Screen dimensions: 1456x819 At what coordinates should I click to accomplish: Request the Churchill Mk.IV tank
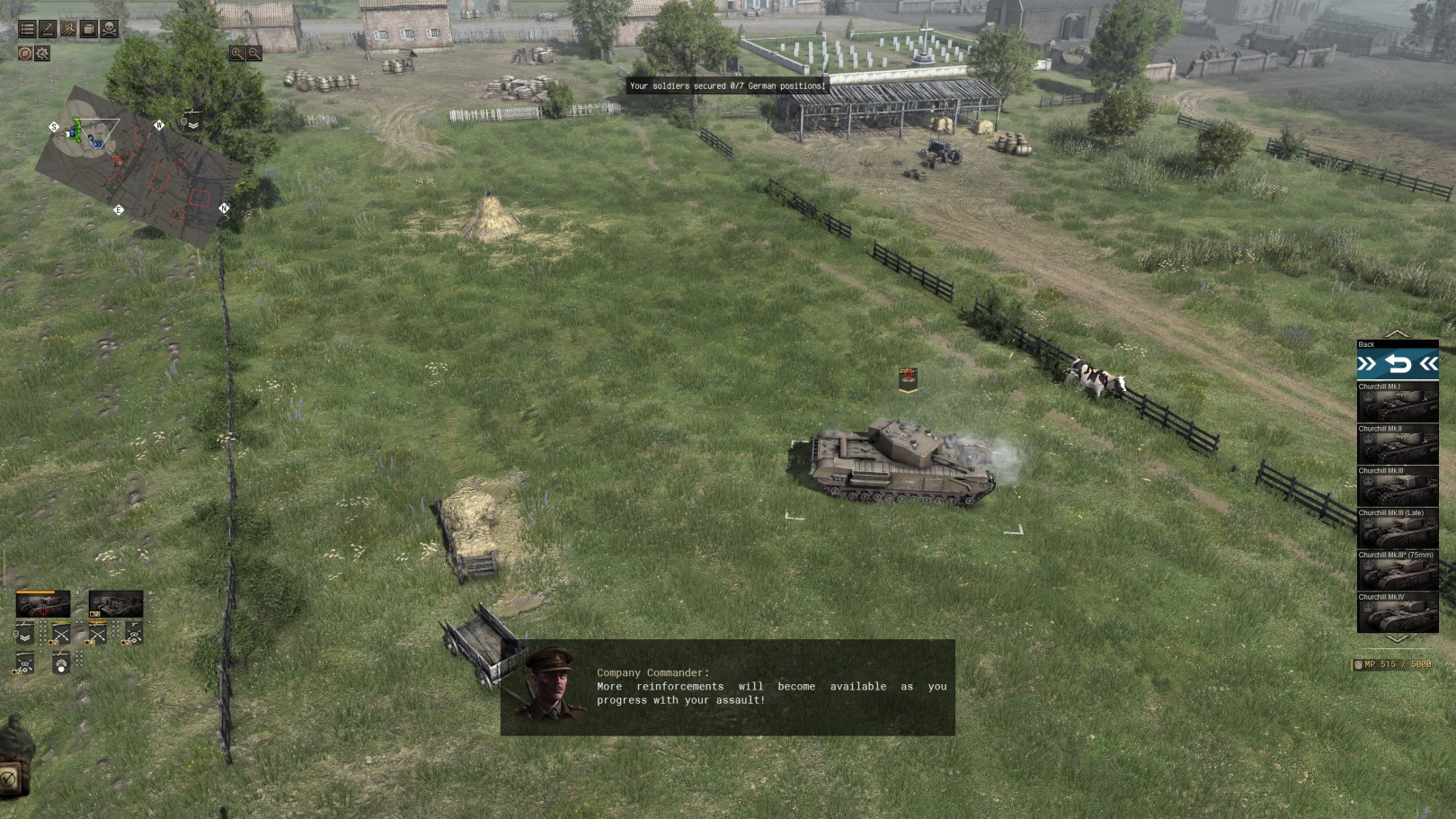pos(1398,613)
